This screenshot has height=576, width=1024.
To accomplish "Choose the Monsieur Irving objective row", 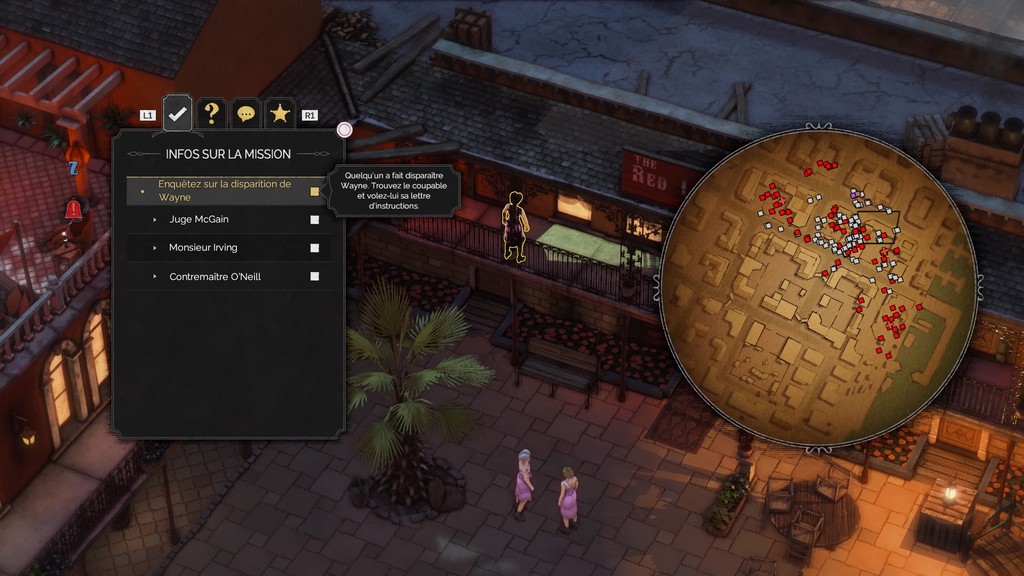I will pos(203,248).
